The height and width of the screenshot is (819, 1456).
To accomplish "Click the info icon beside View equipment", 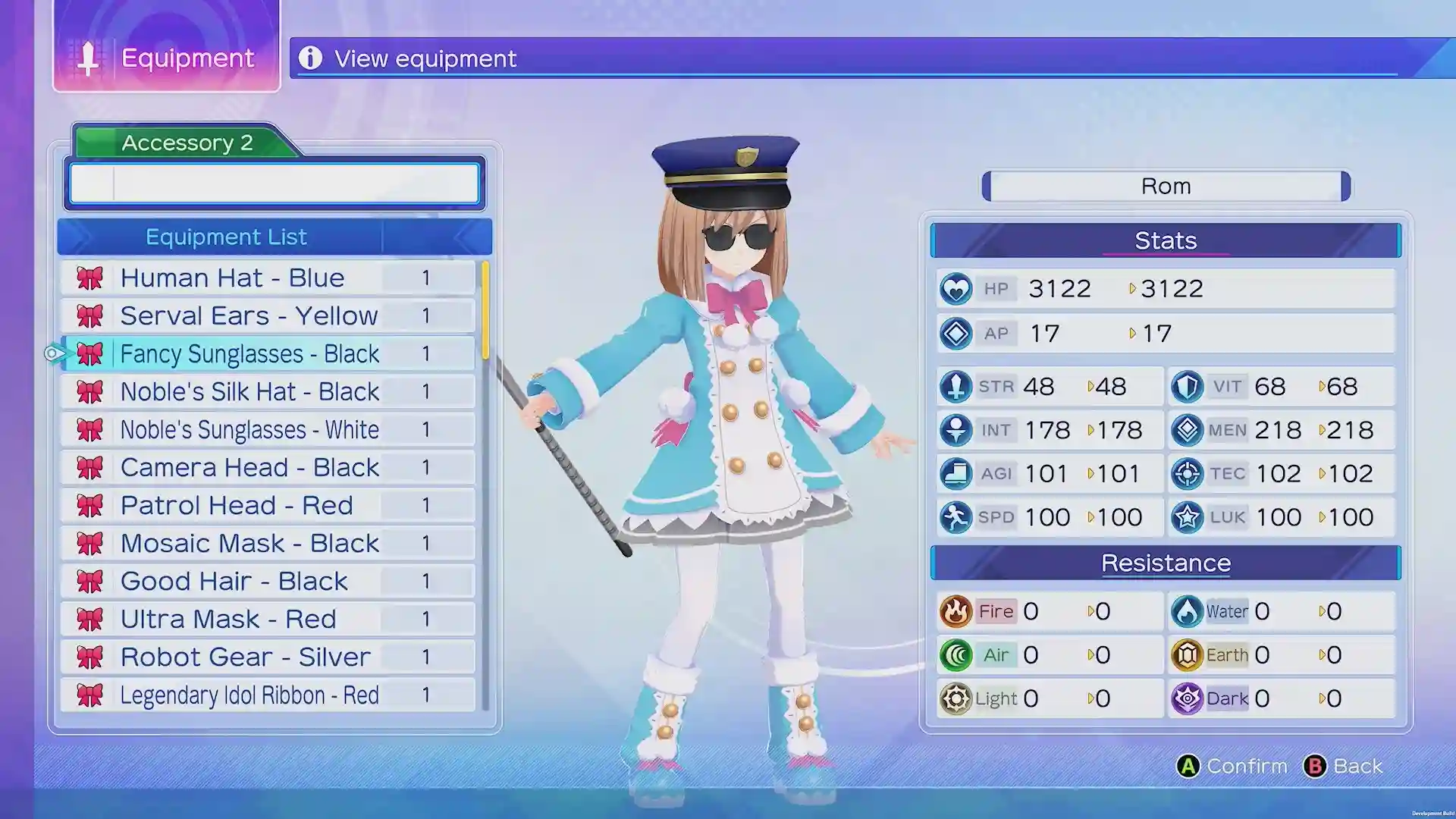I will pyautogui.click(x=312, y=59).
